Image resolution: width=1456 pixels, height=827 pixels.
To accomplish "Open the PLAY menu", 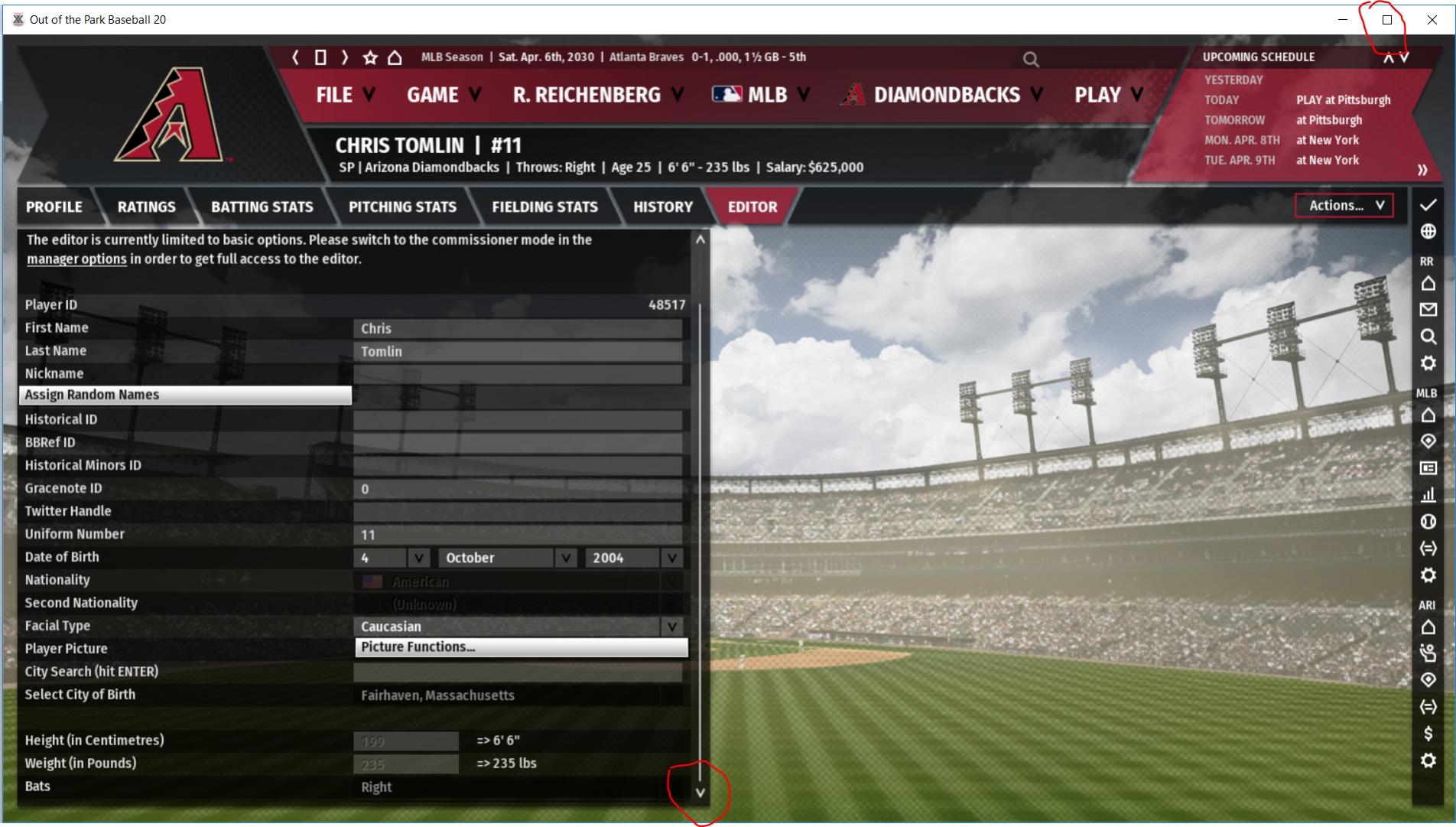I will [1108, 95].
